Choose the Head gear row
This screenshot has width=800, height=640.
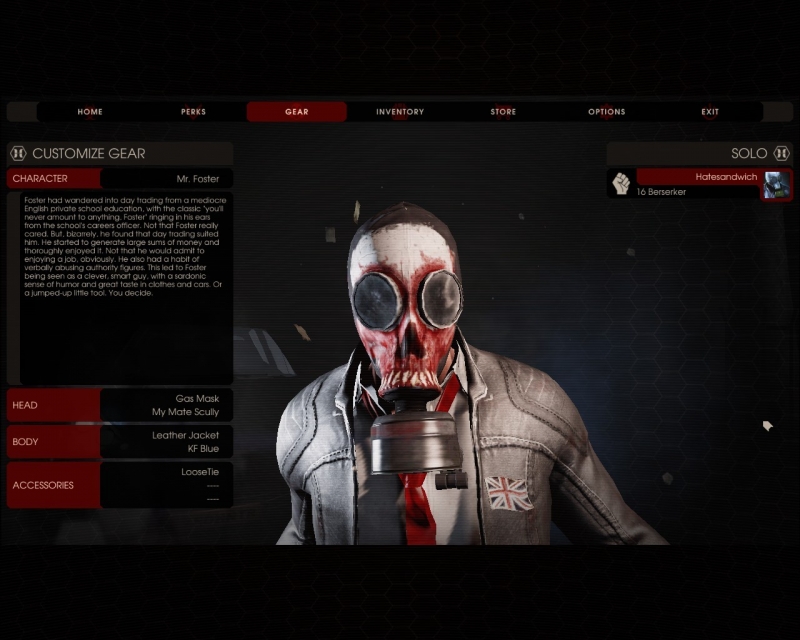point(120,405)
